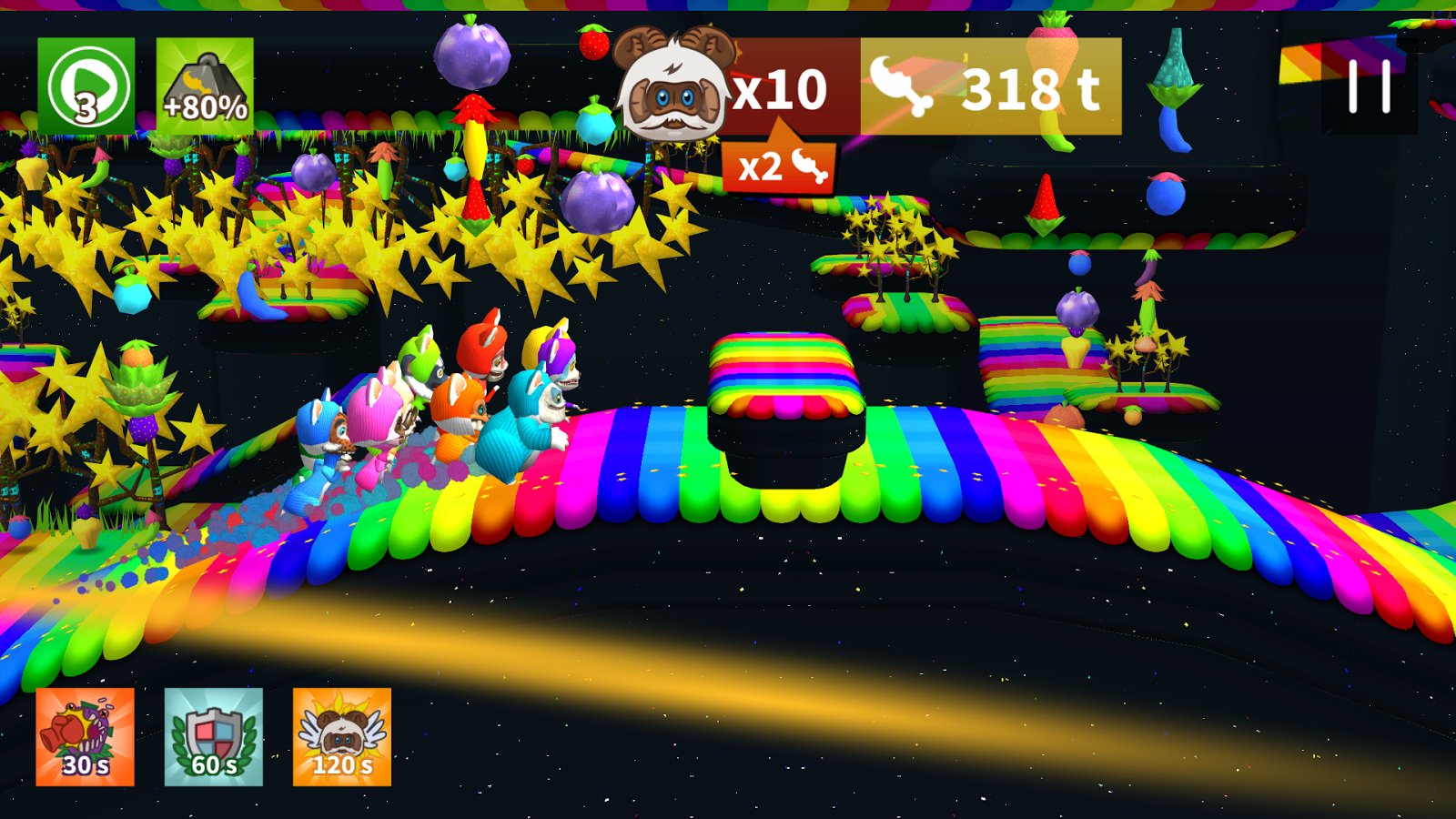The height and width of the screenshot is (819, 1456).
Task: Trigger the 120s winged ram power-up
Action: 342,736
